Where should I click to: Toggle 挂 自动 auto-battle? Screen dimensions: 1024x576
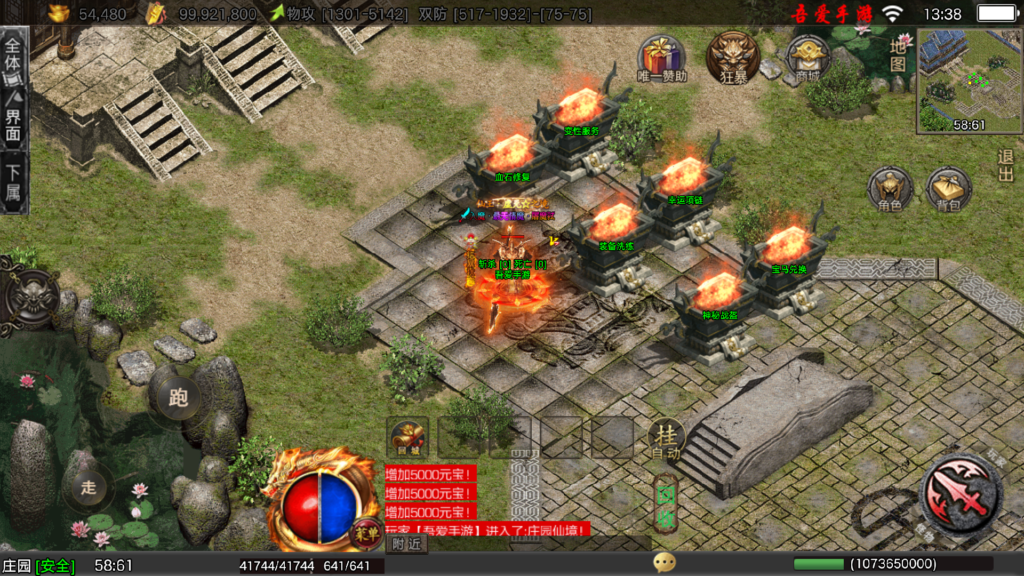[666, 438]
